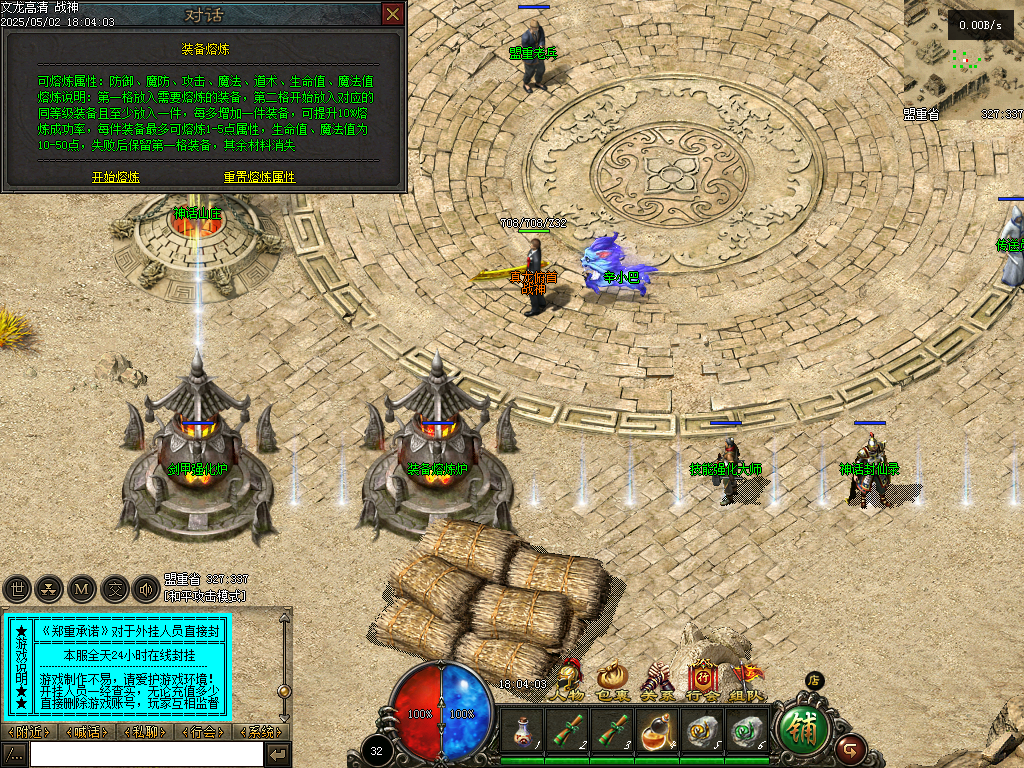This screenshot has height=768, width=1024.
Task: Open the 包裹 bag inventory
Action: click(612, 680)
